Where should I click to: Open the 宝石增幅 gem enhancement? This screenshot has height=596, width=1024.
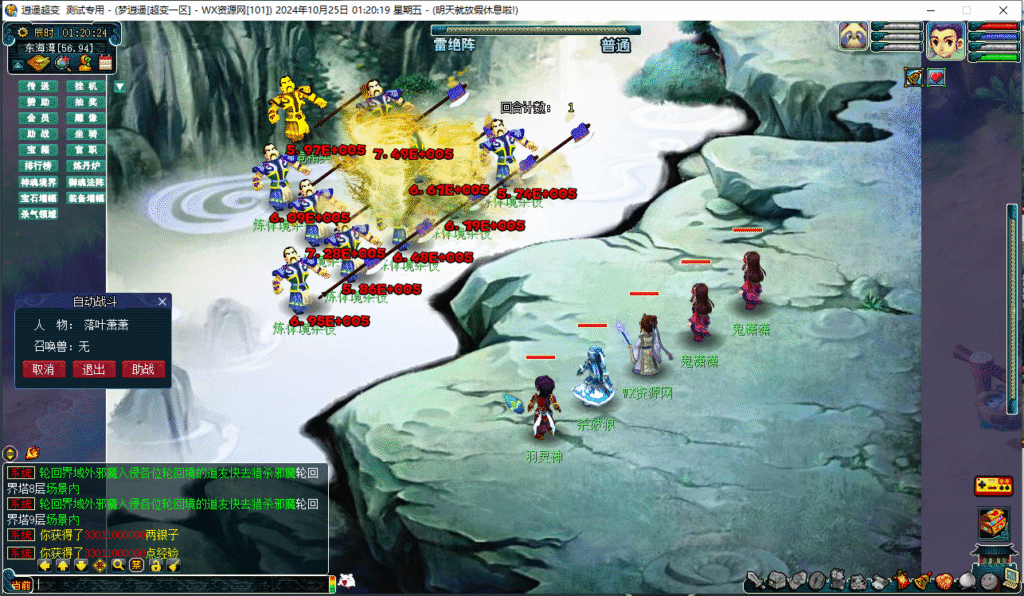pyautogui.click(x=38, y=198)
